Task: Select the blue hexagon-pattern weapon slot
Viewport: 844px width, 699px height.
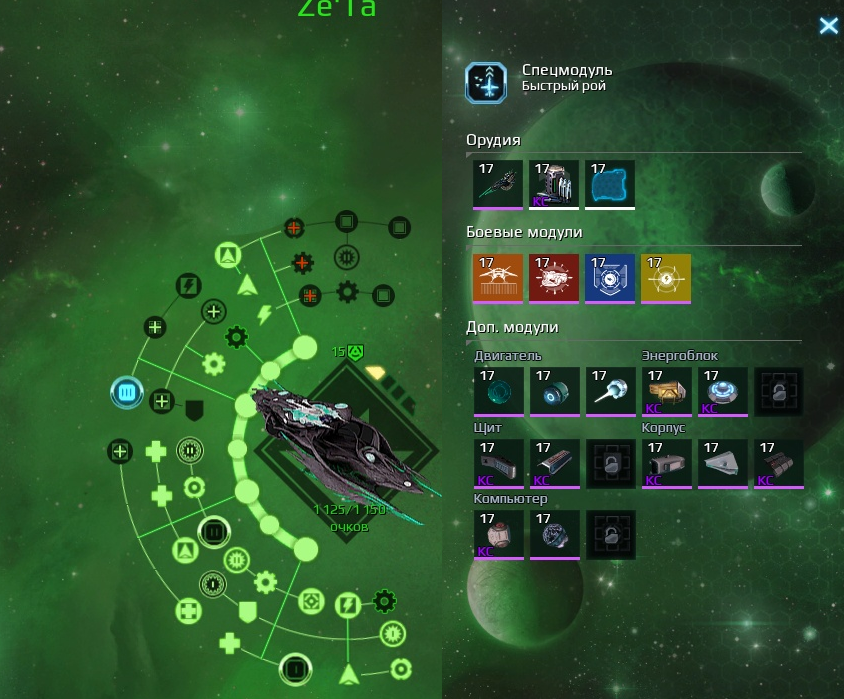Action: (x=610, y=185)
